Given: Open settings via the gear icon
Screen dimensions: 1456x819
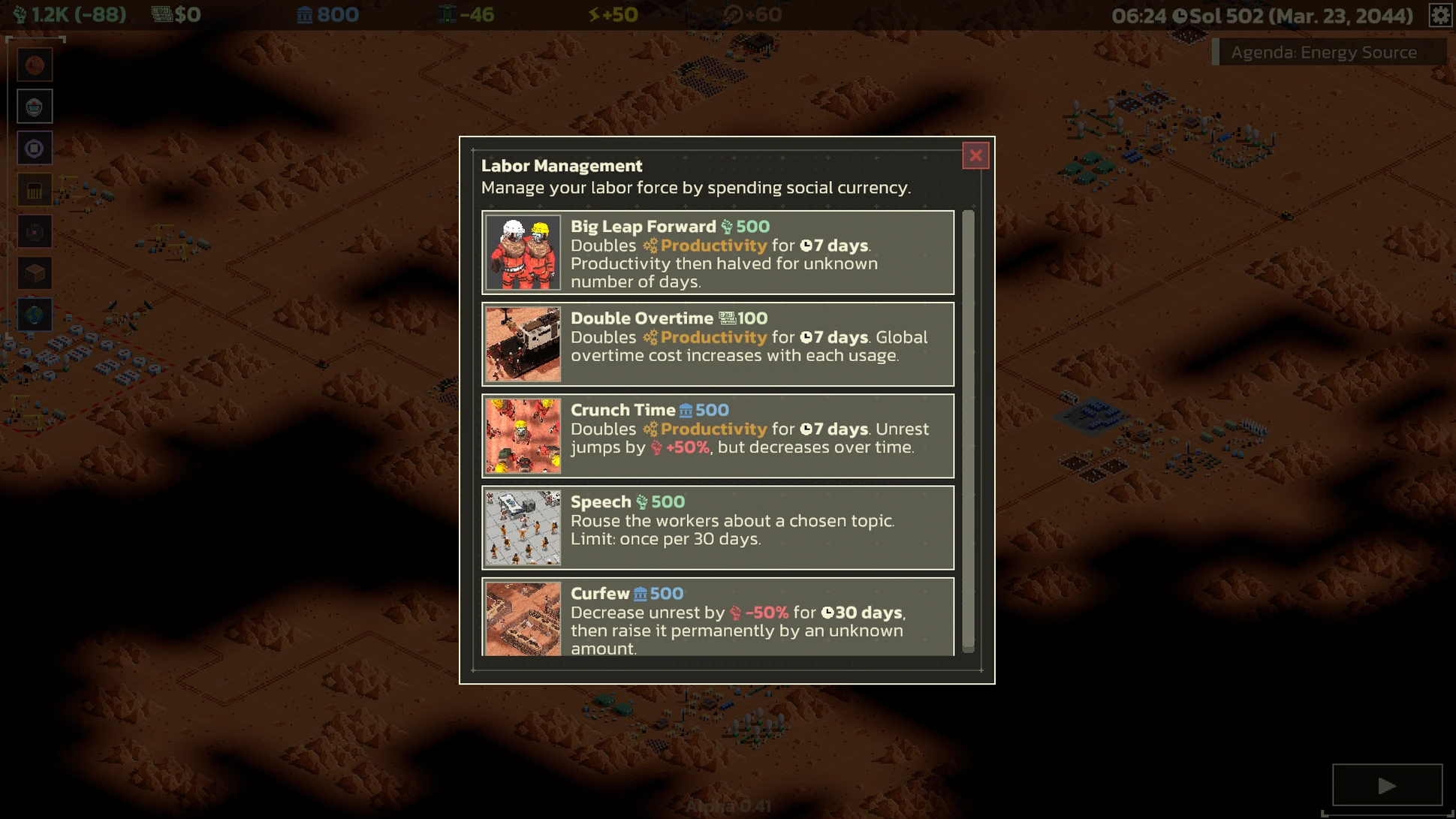Looking at the screenshot, I should 1439,15.
